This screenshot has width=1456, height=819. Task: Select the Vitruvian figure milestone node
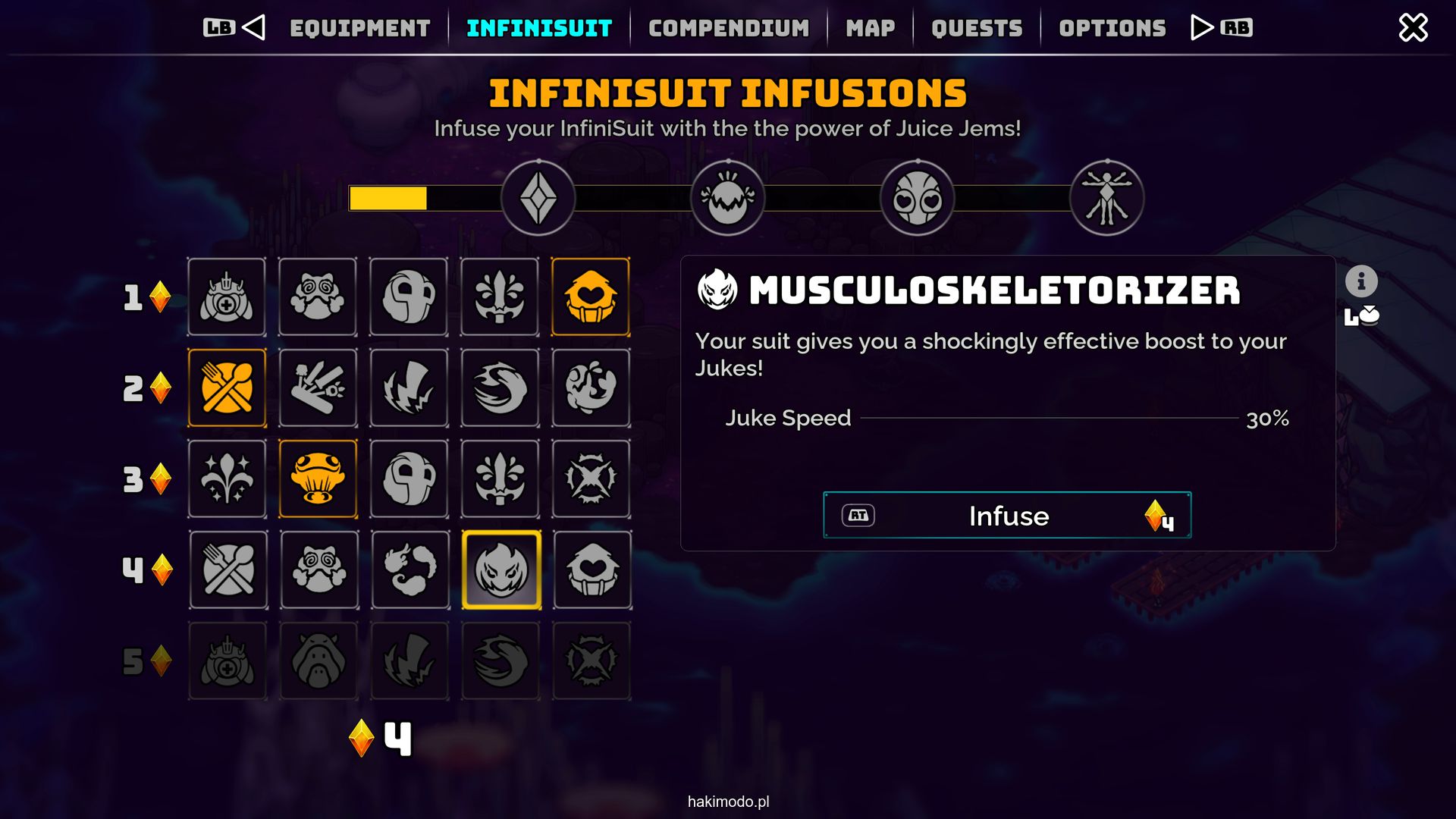pos(1106,199)
